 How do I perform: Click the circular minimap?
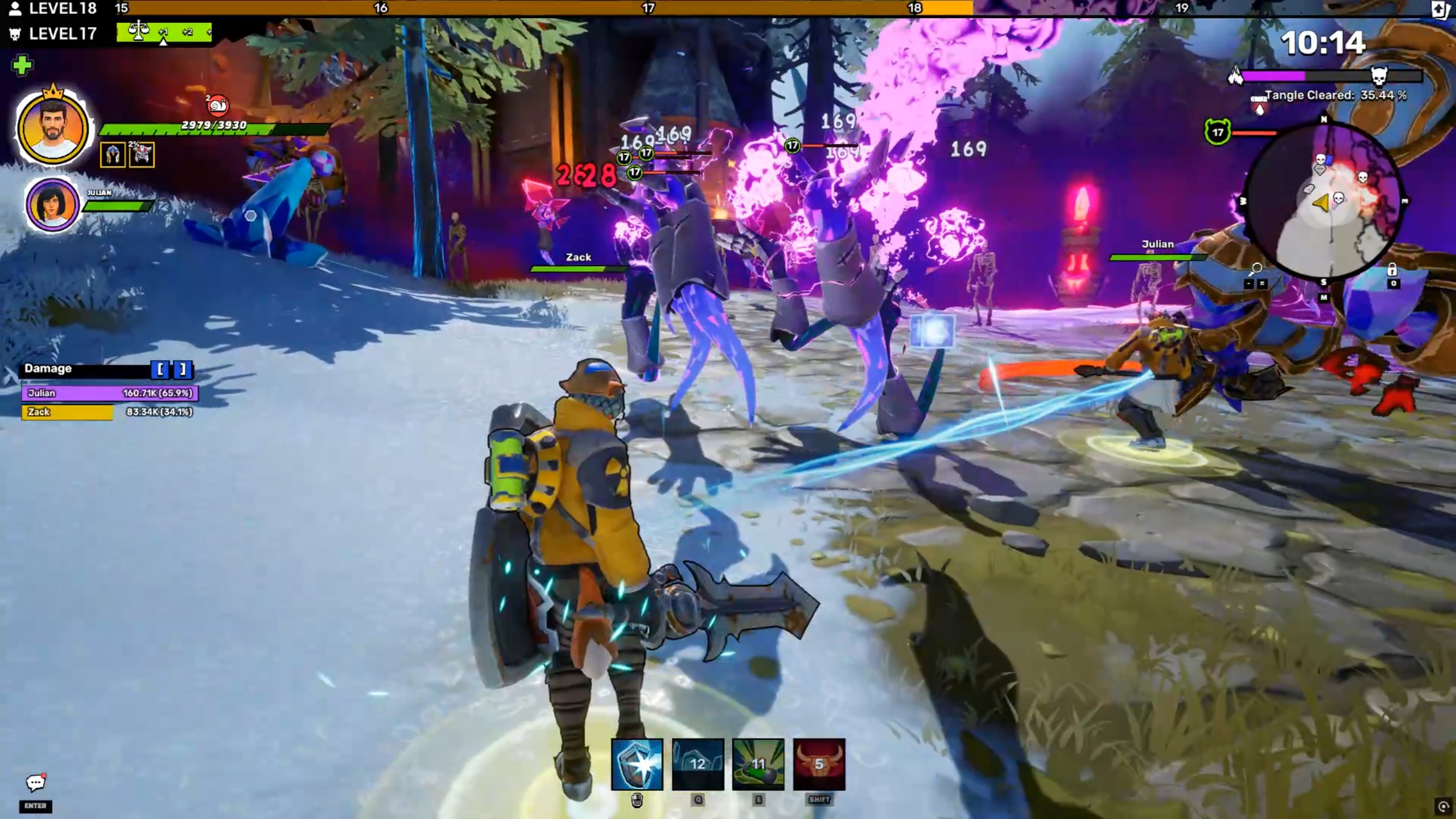(x=1323, y=201)
